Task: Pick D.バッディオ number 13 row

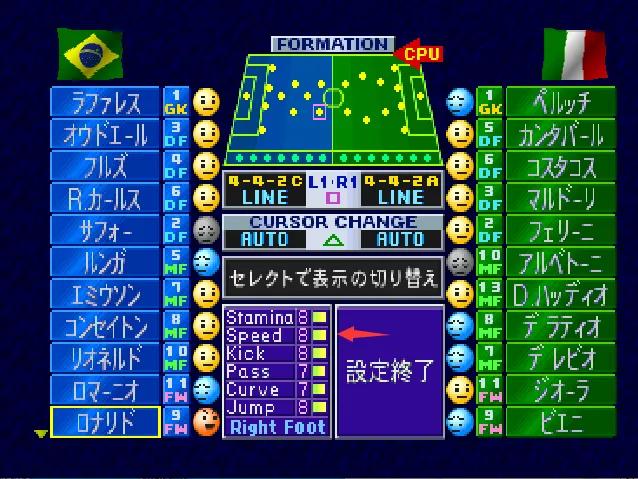Action: [561, 294]
